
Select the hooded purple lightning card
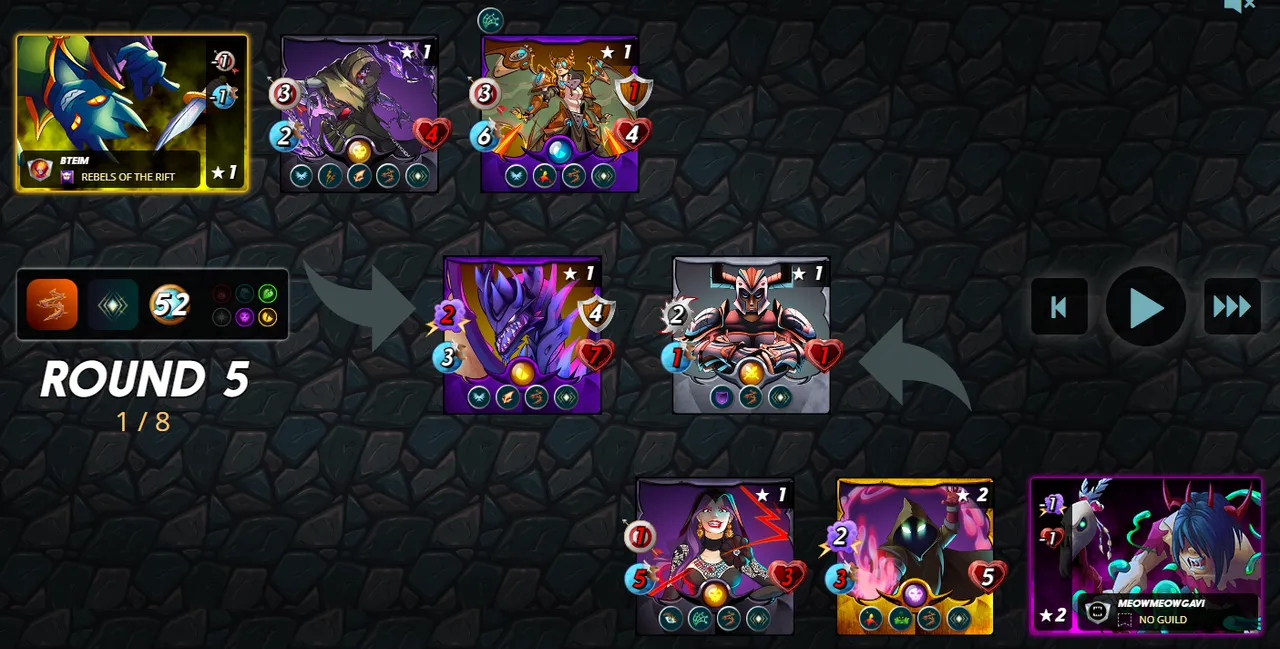coord(359,113)
